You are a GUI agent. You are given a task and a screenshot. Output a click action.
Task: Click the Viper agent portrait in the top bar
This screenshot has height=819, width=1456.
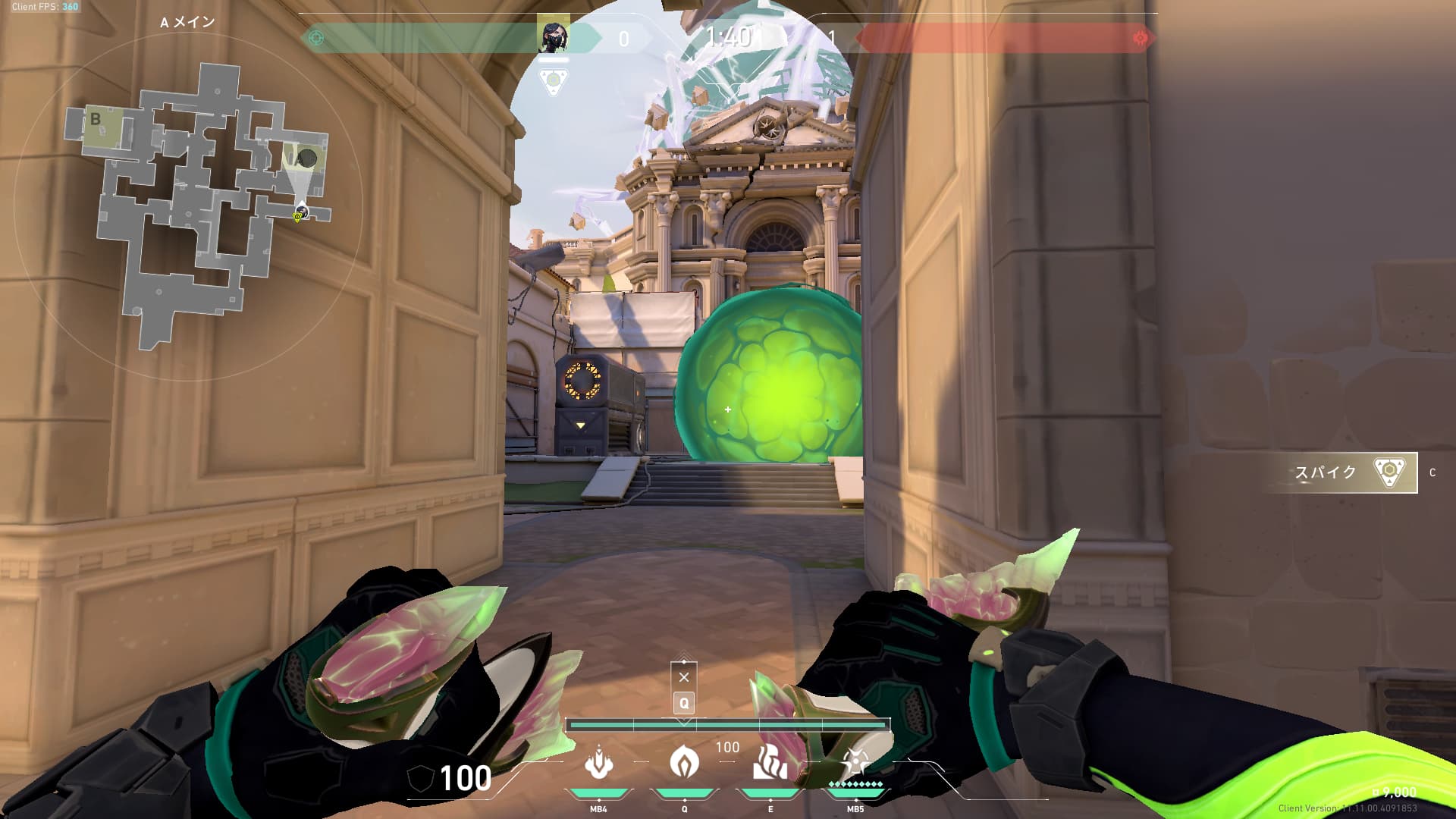(553, 37)
